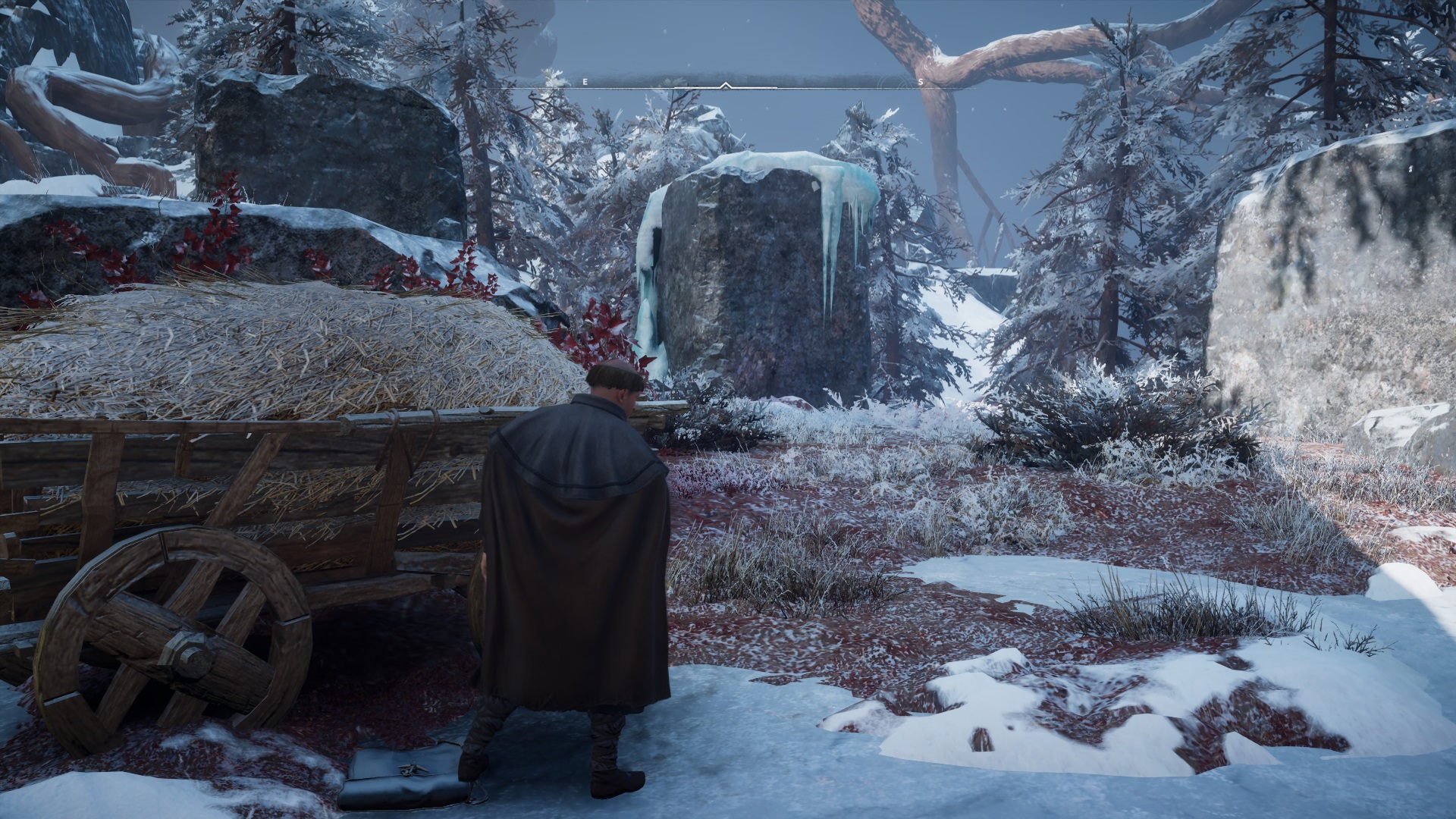Click the compass bar heading strip
Viewport: 1456px width, 819px height.
(726, 82)
